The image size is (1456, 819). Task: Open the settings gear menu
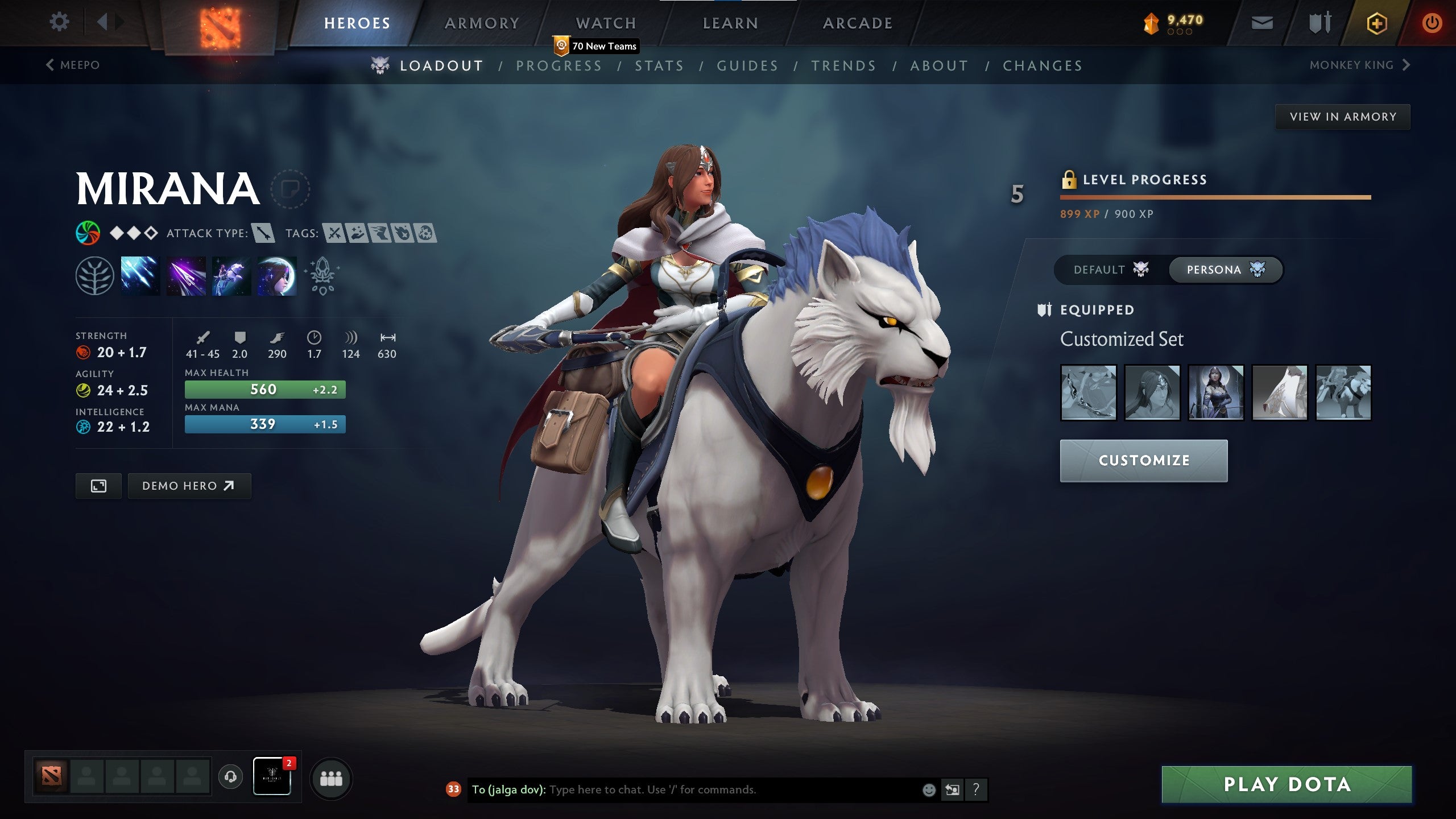coord(59,21)
